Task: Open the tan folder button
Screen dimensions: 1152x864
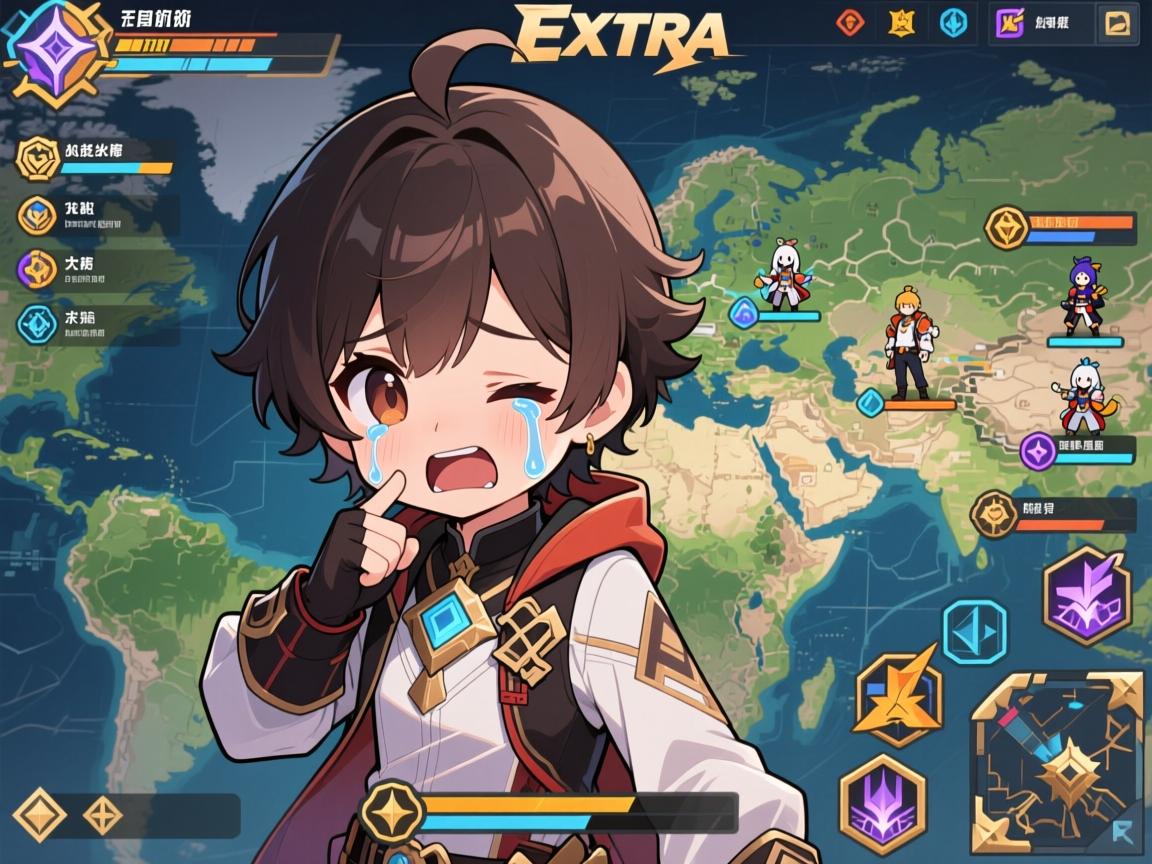Action: tap(1116, 23)
